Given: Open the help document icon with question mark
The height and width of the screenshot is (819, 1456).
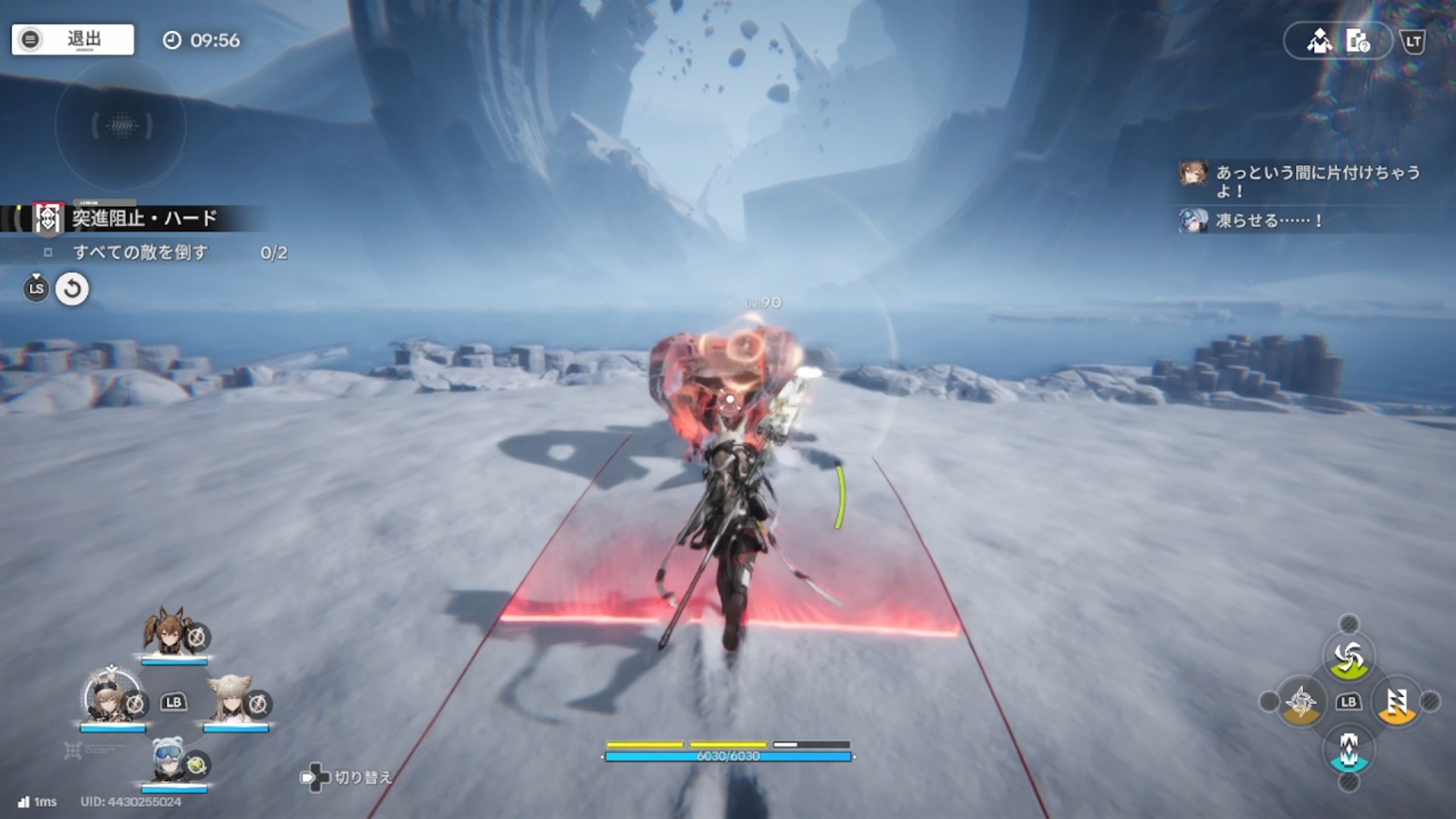Looking at the screenshot, I should [x=1357, y=41].
